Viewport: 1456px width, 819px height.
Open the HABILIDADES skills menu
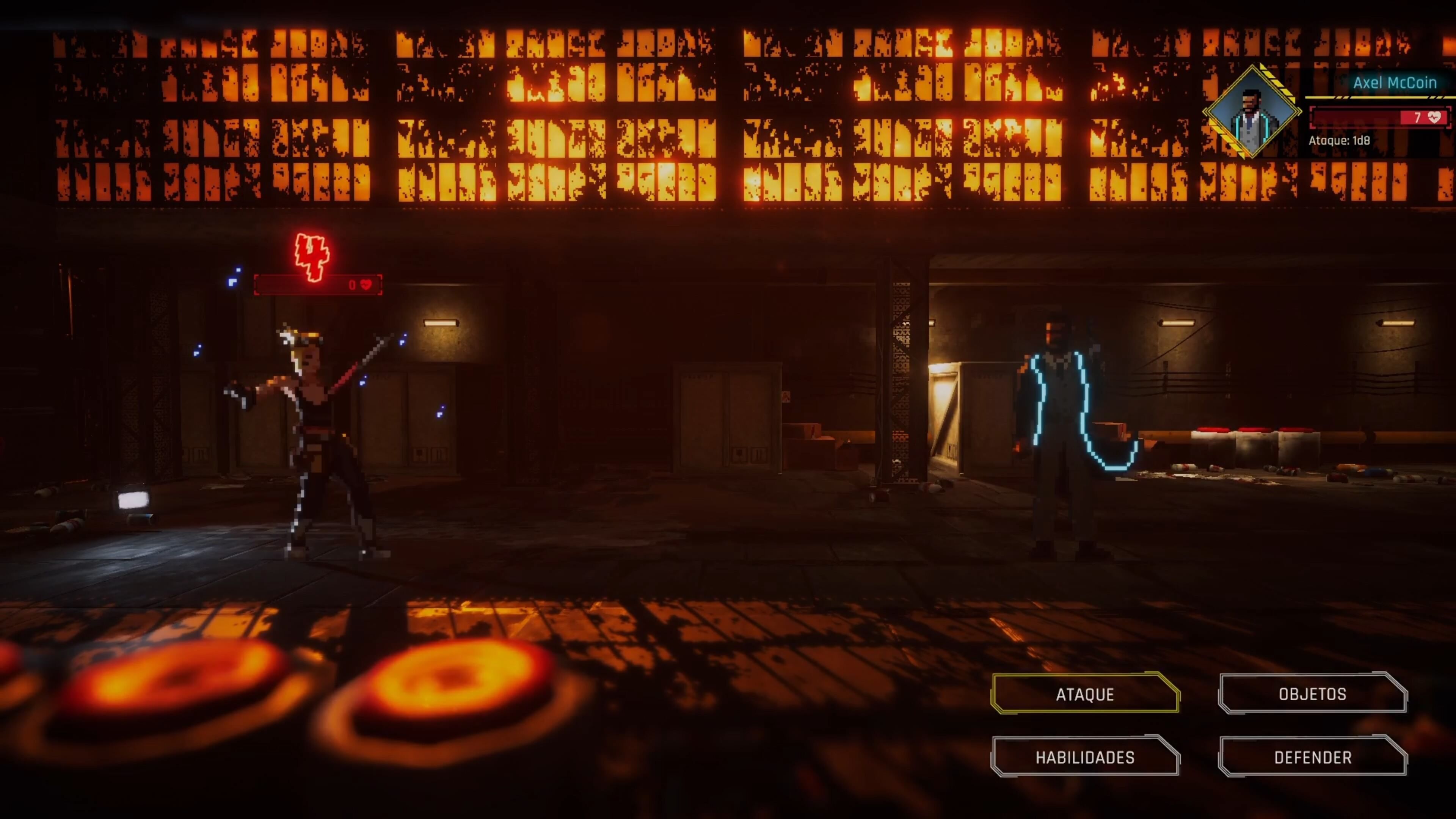[x=1085, y=757]
